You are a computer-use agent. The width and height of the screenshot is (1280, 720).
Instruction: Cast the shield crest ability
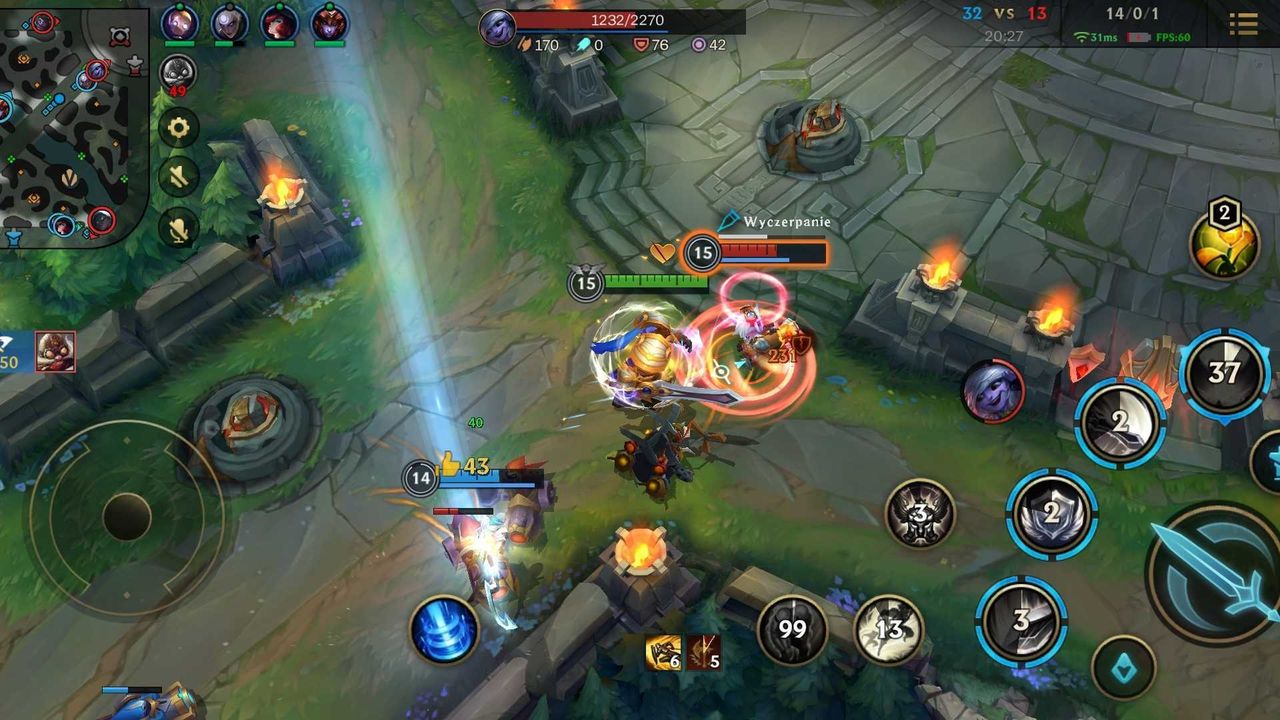click(x=1051, y=514)
